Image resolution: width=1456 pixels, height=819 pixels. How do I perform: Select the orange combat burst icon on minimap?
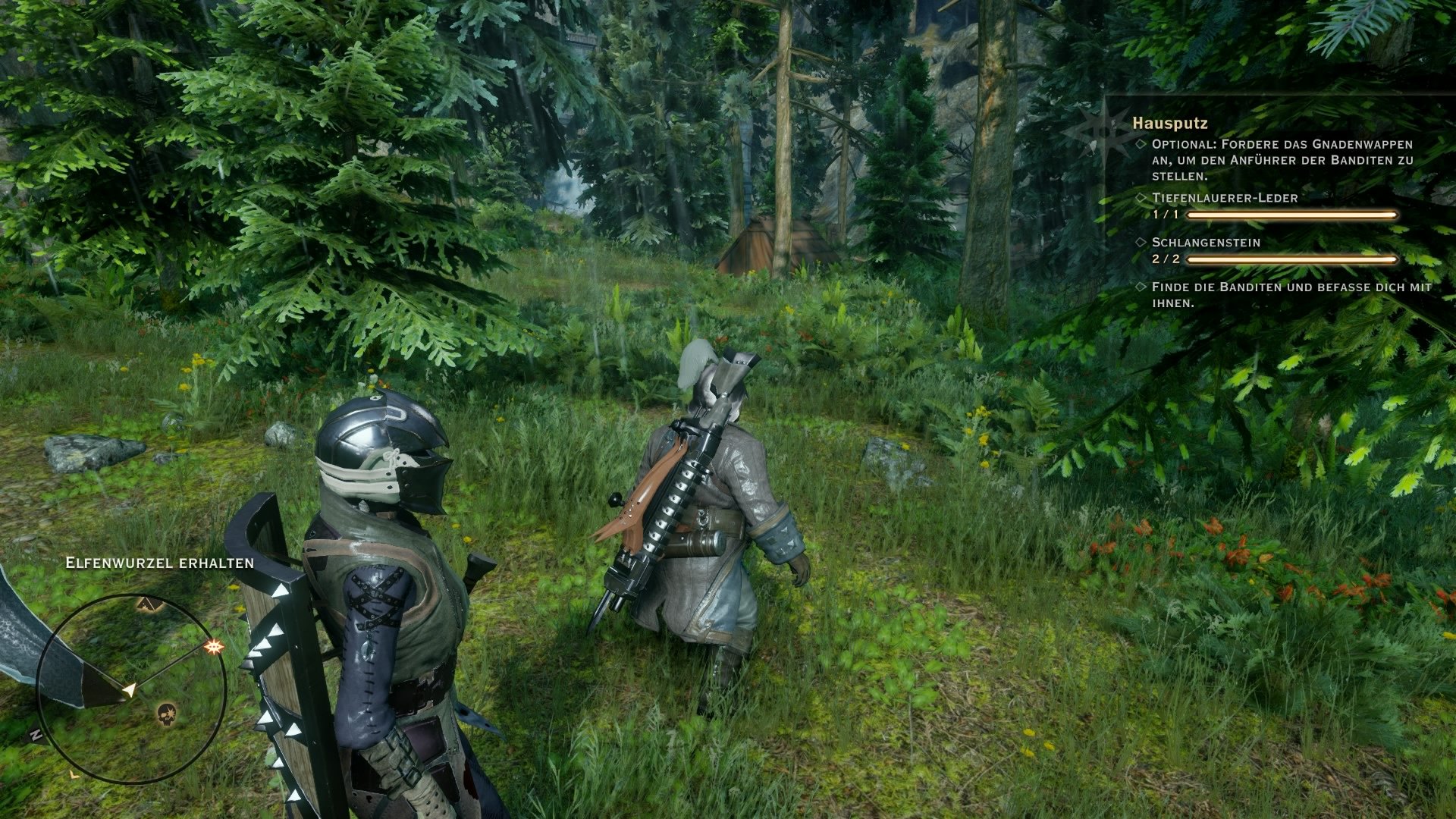(x=214, y=647)
